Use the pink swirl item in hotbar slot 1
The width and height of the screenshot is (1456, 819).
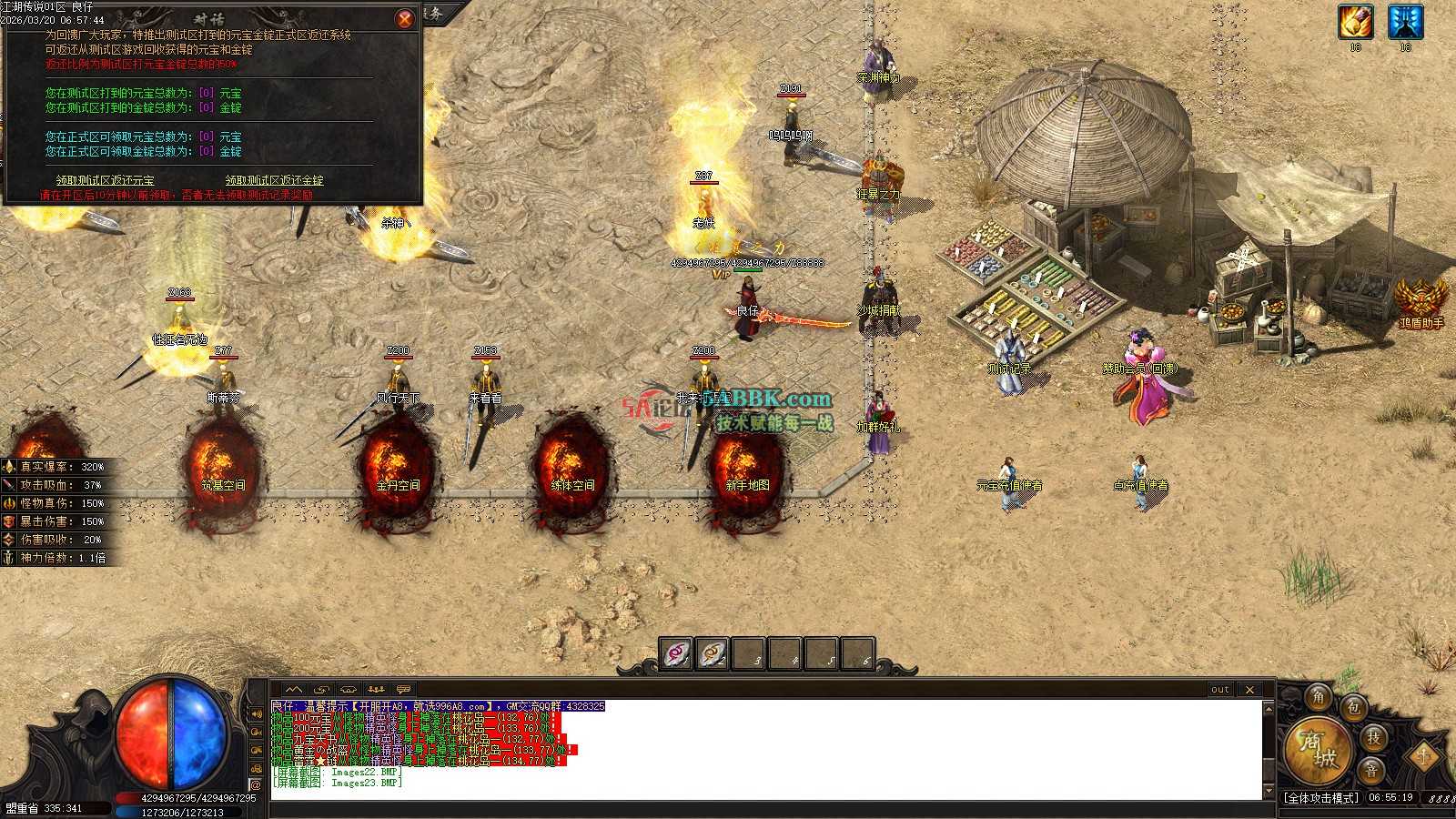click(676, 653)
